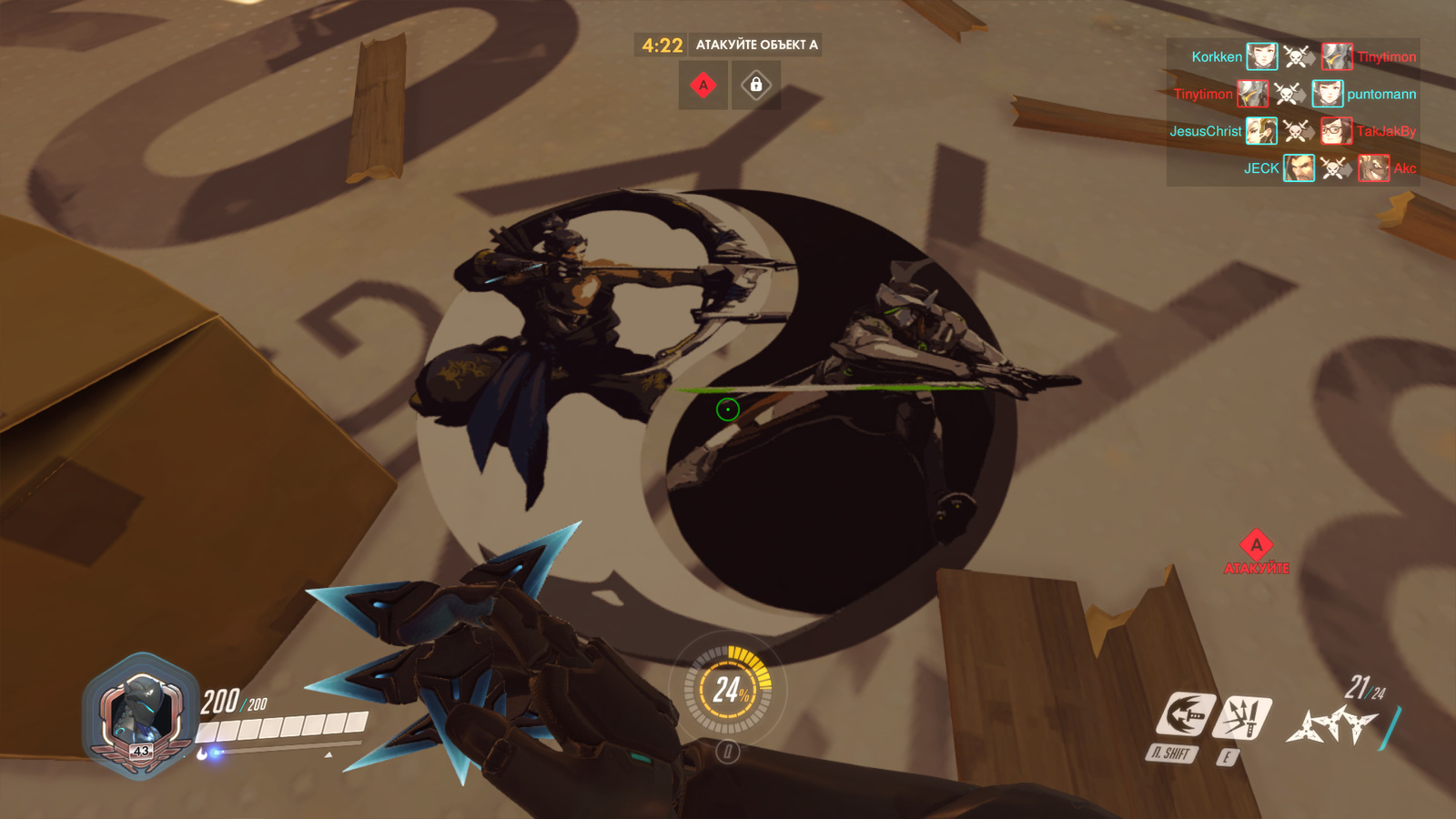Click puntomann's name in the kill feed
Image resolution: width=1456 pixels, height=819 pixels.
tap(1381, 95)
